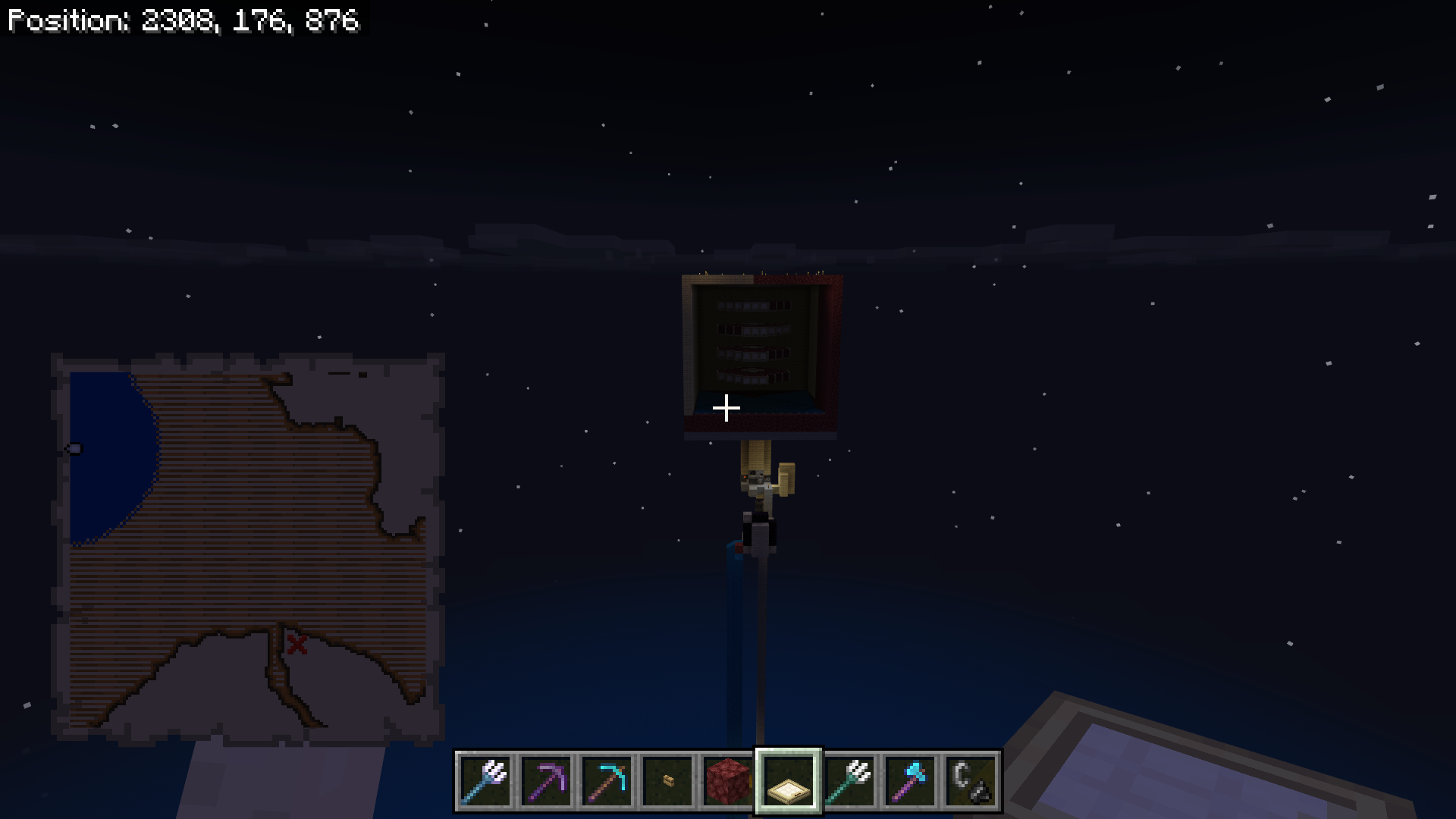Select the diamond pickaxe in slot three
This screenshot has width=1456, height=819.
(607, 782)
